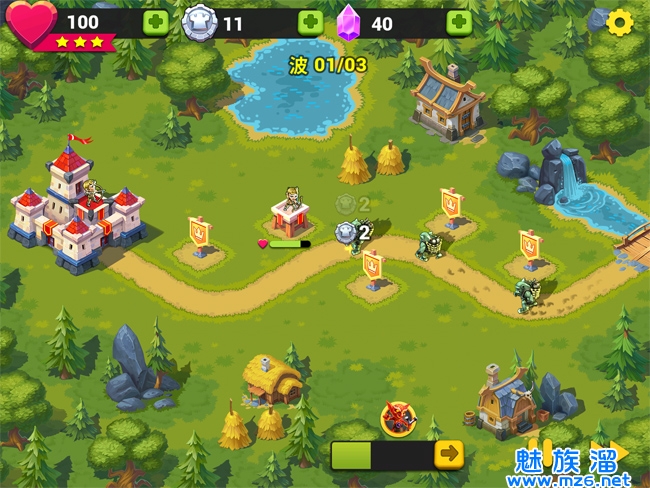Open the settings gear menu
The width and height of the screenshot is (650, 488).
(620, 21)
